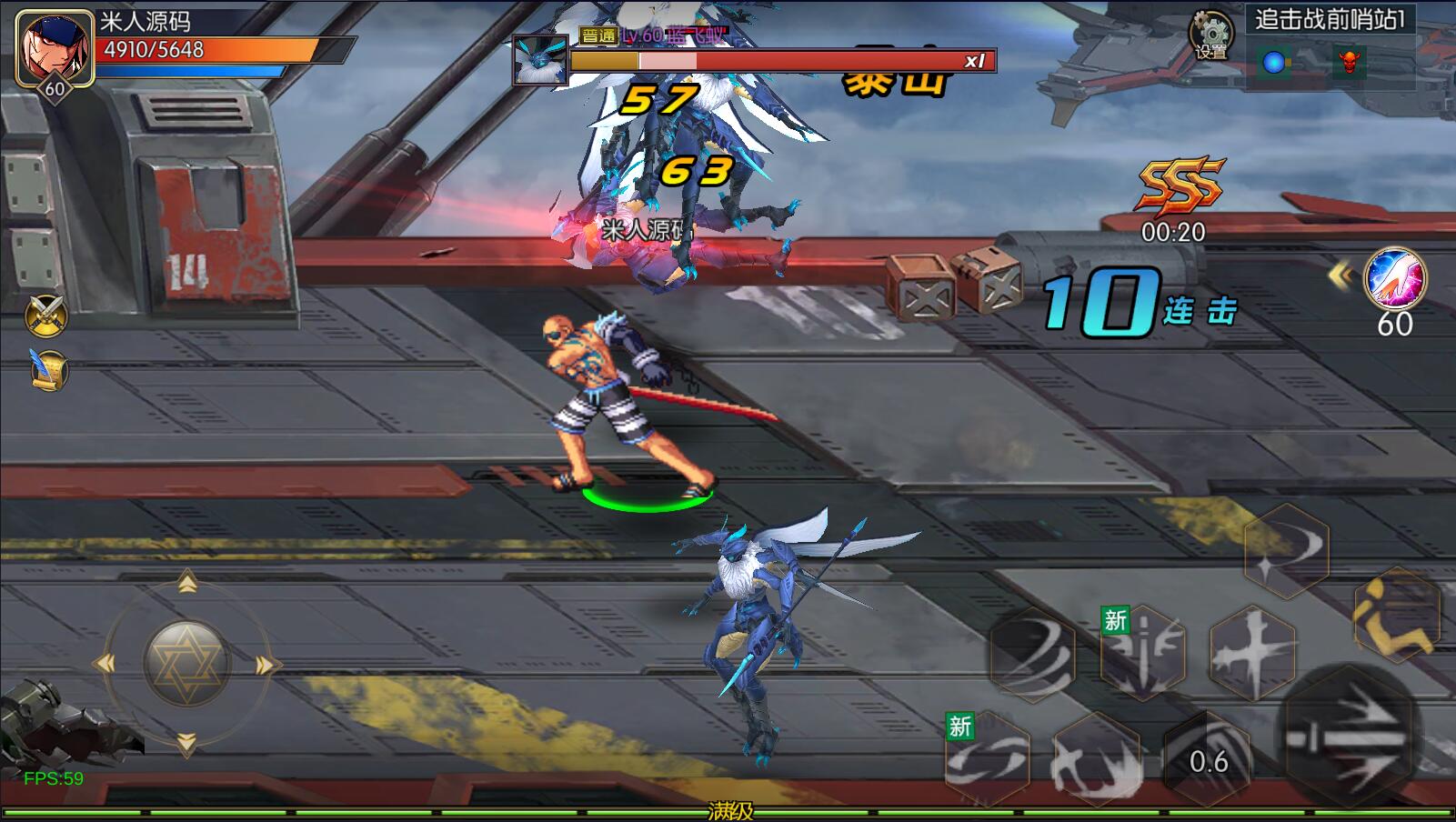This screenshot has width=1456, height=822.
Task: Tap the skill on 0.6 cooldown
Action: coord(1208,760)
